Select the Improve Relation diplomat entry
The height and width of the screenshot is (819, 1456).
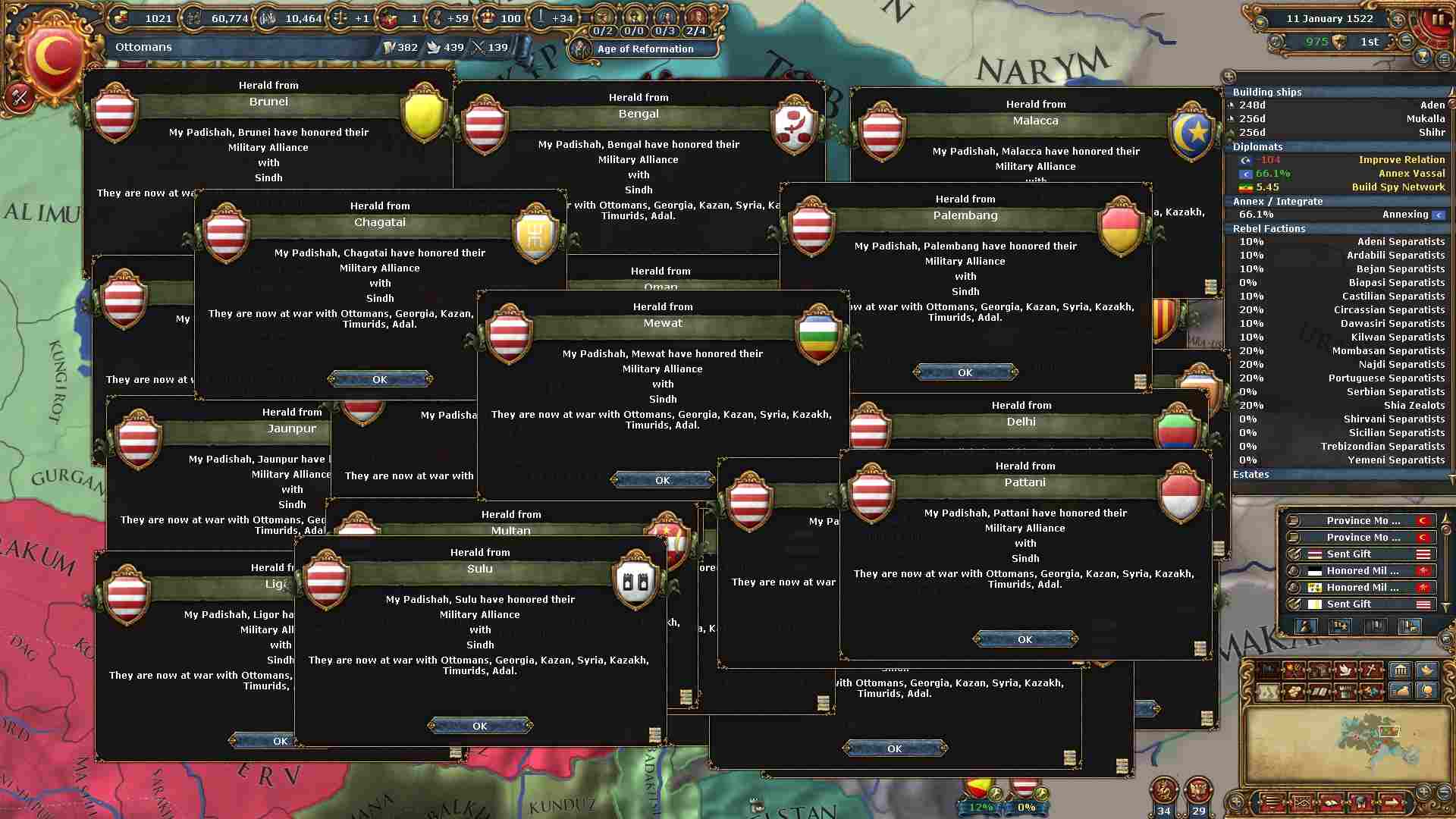tap(1401, 160)
